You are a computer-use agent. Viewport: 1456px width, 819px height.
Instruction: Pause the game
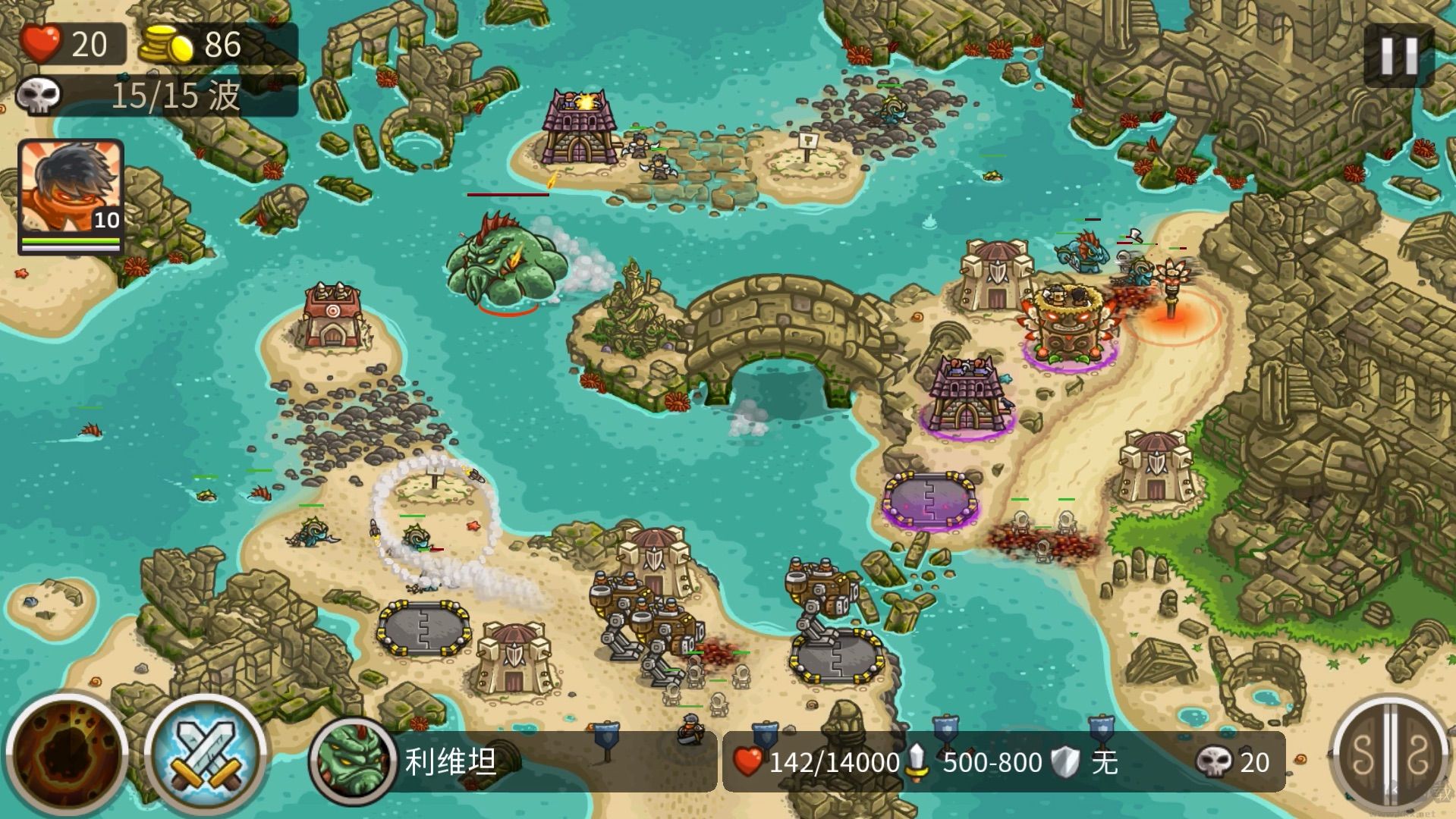tap(1398, 55)
